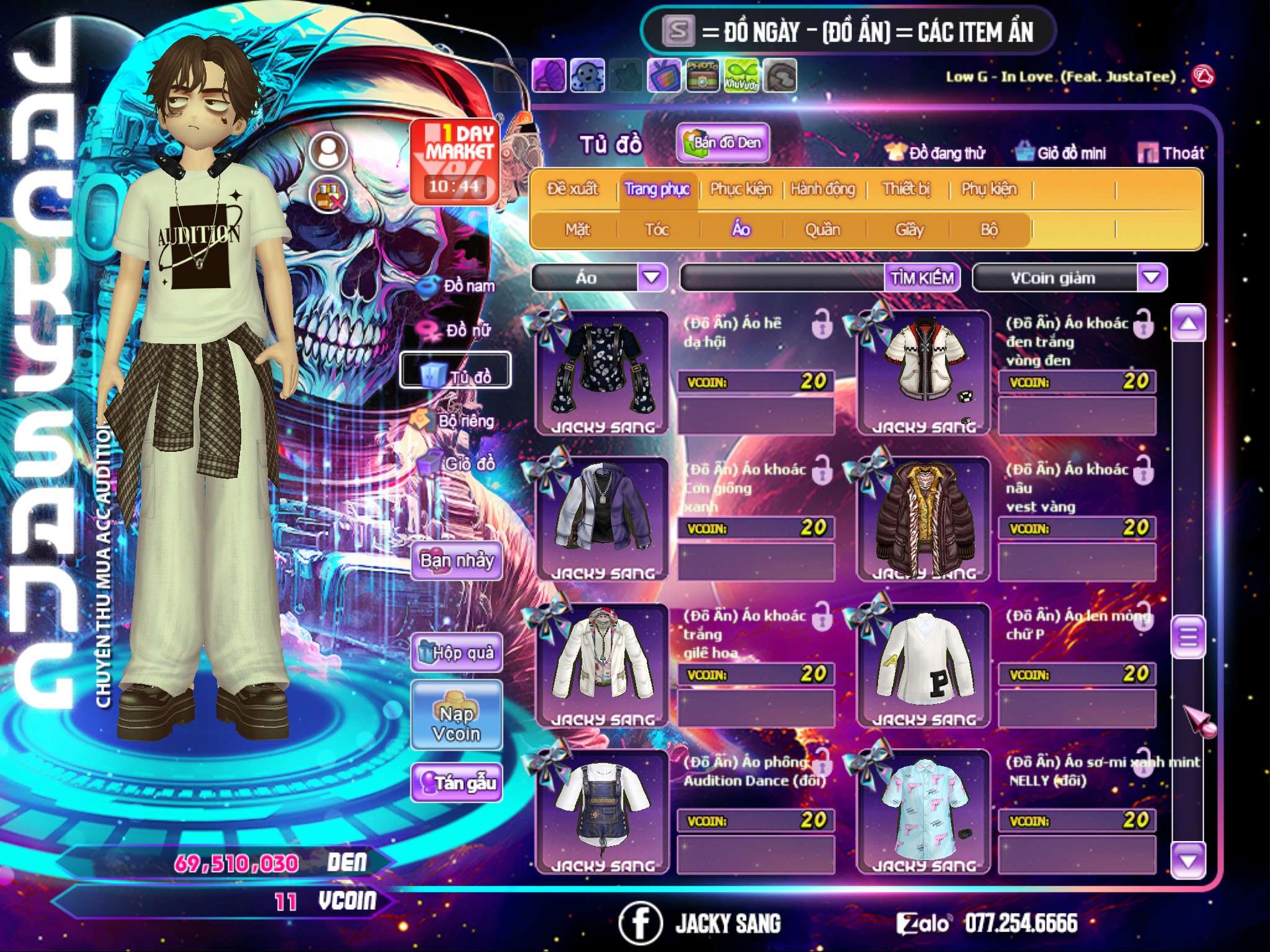Select the Tóc subcategory tab
This screenshot has width=1270, height=952.
coord(657,230)
